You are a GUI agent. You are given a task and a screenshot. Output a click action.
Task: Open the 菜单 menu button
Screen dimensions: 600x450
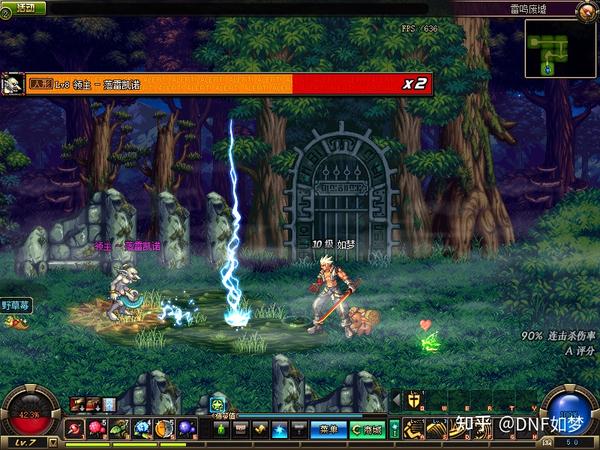[326, 429]
